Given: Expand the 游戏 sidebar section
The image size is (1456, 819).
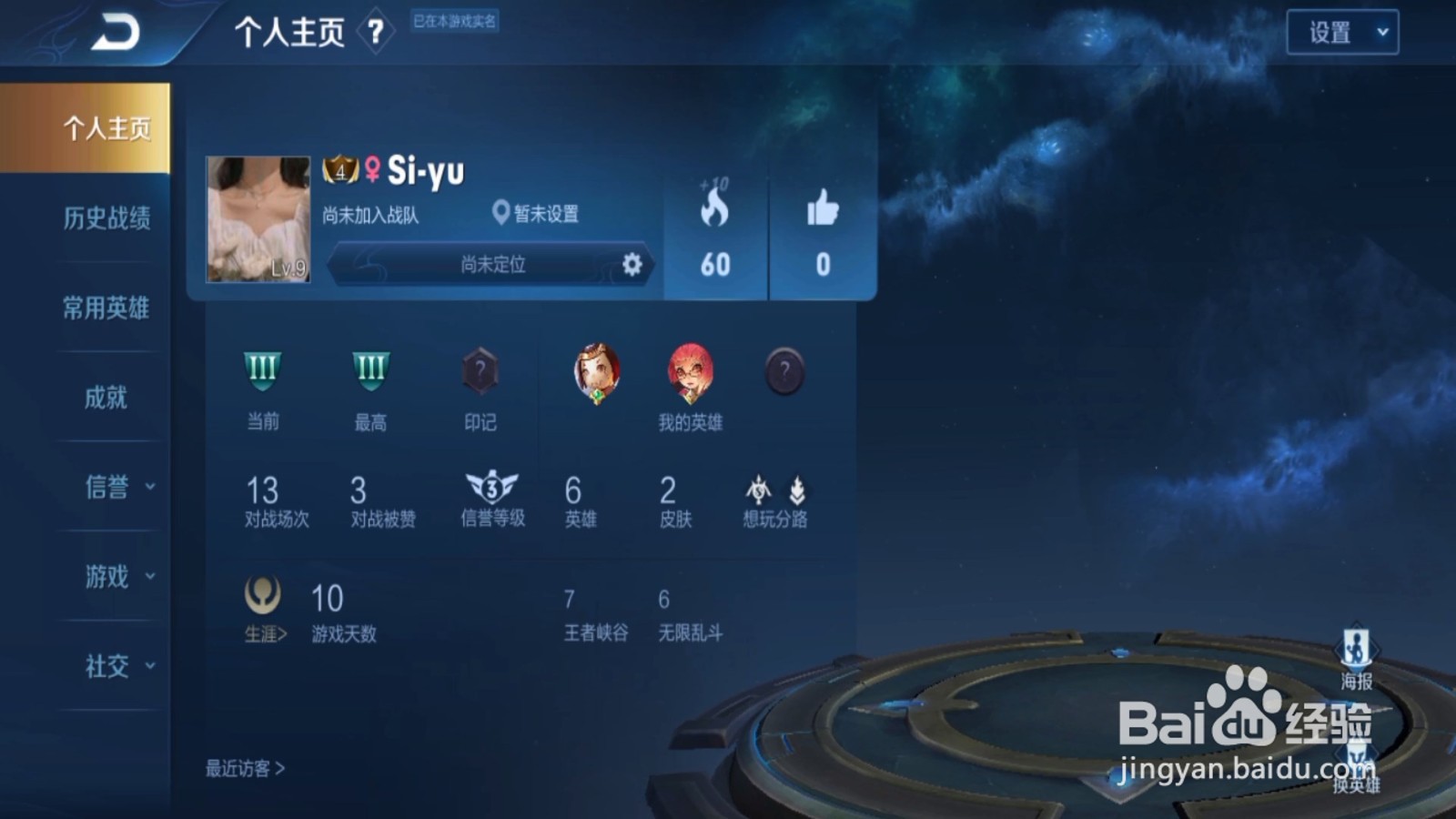Looking at the screenshot, I should tap(109, 576).
